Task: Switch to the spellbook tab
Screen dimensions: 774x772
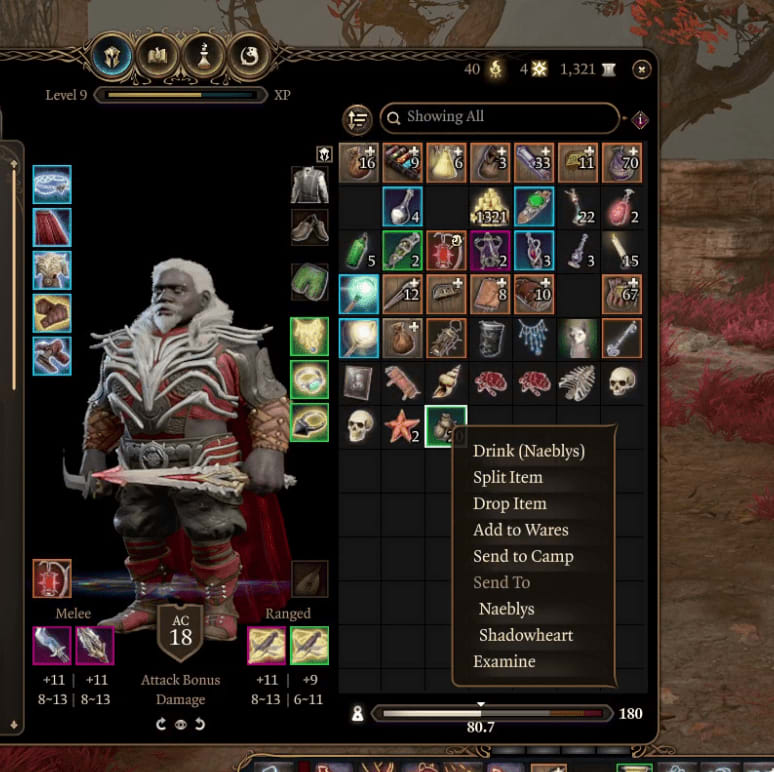Action: 158,57
